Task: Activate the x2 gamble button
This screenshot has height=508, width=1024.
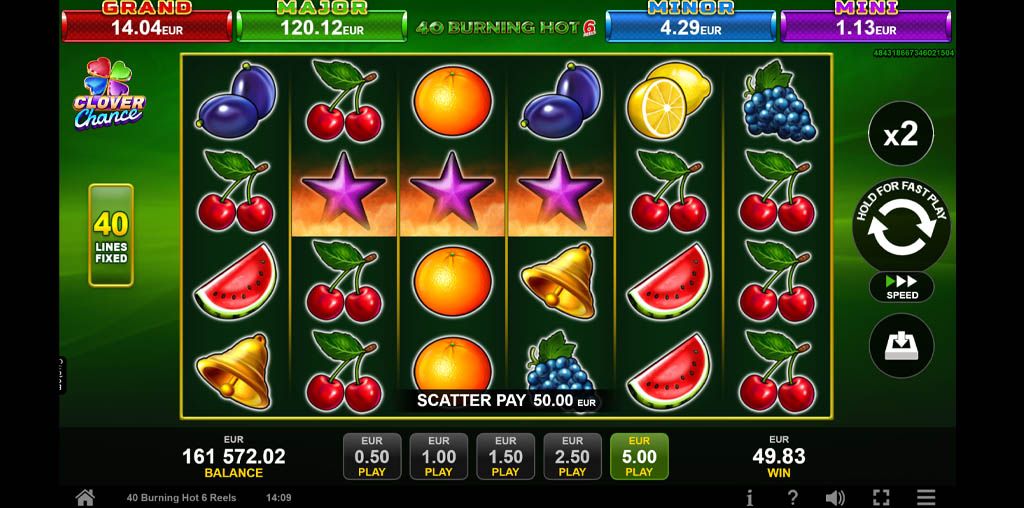Action: (x=901, y=134)
